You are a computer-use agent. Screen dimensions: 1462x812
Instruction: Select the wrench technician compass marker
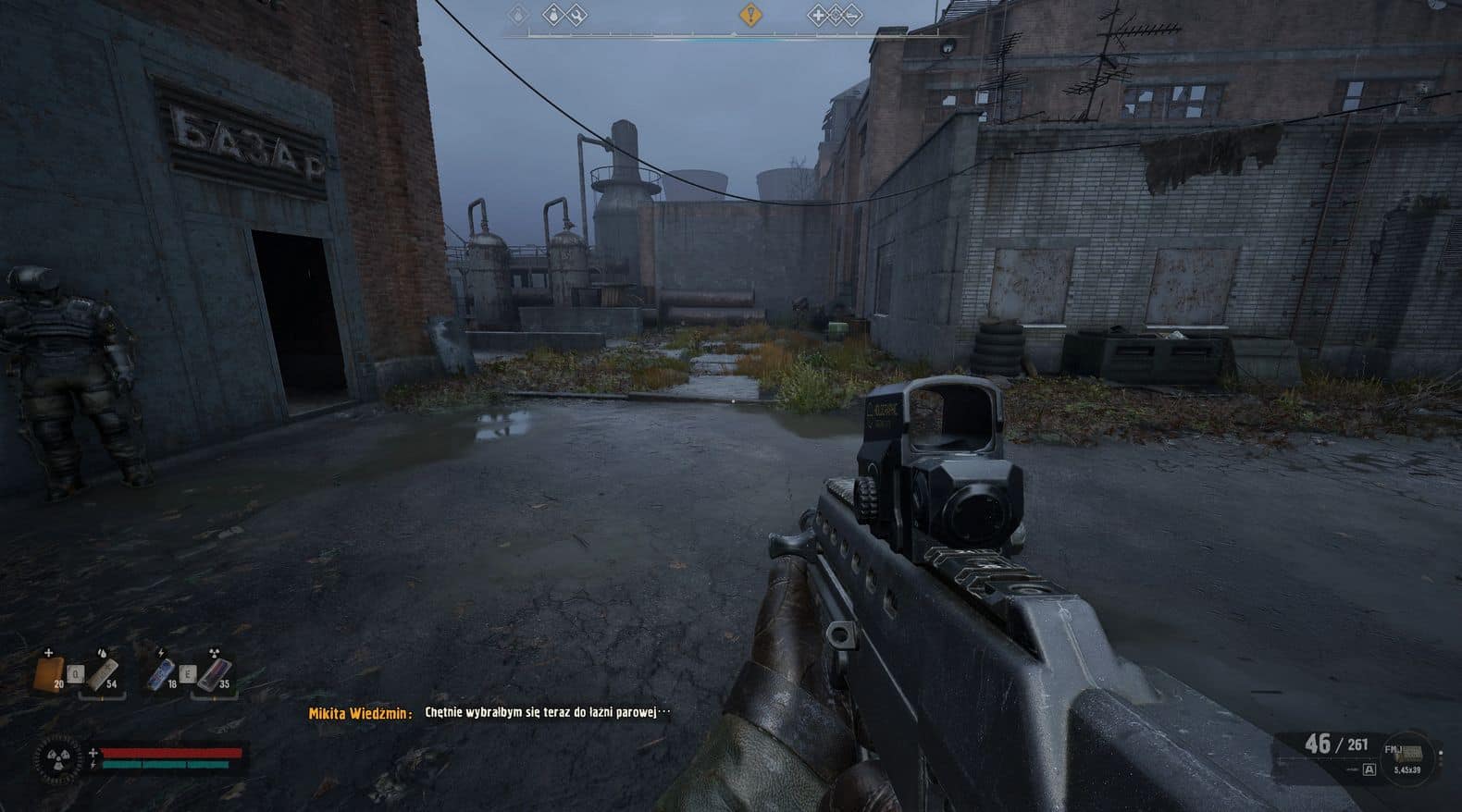(x=576, y=15)
